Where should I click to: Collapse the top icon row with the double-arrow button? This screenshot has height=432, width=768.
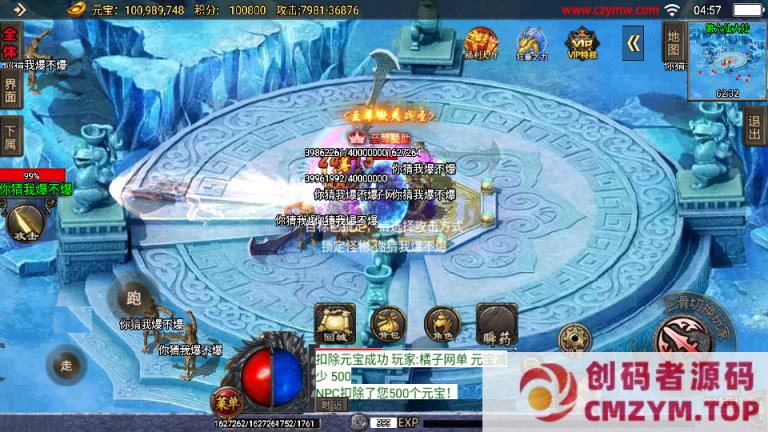click(x=633, y=42)
